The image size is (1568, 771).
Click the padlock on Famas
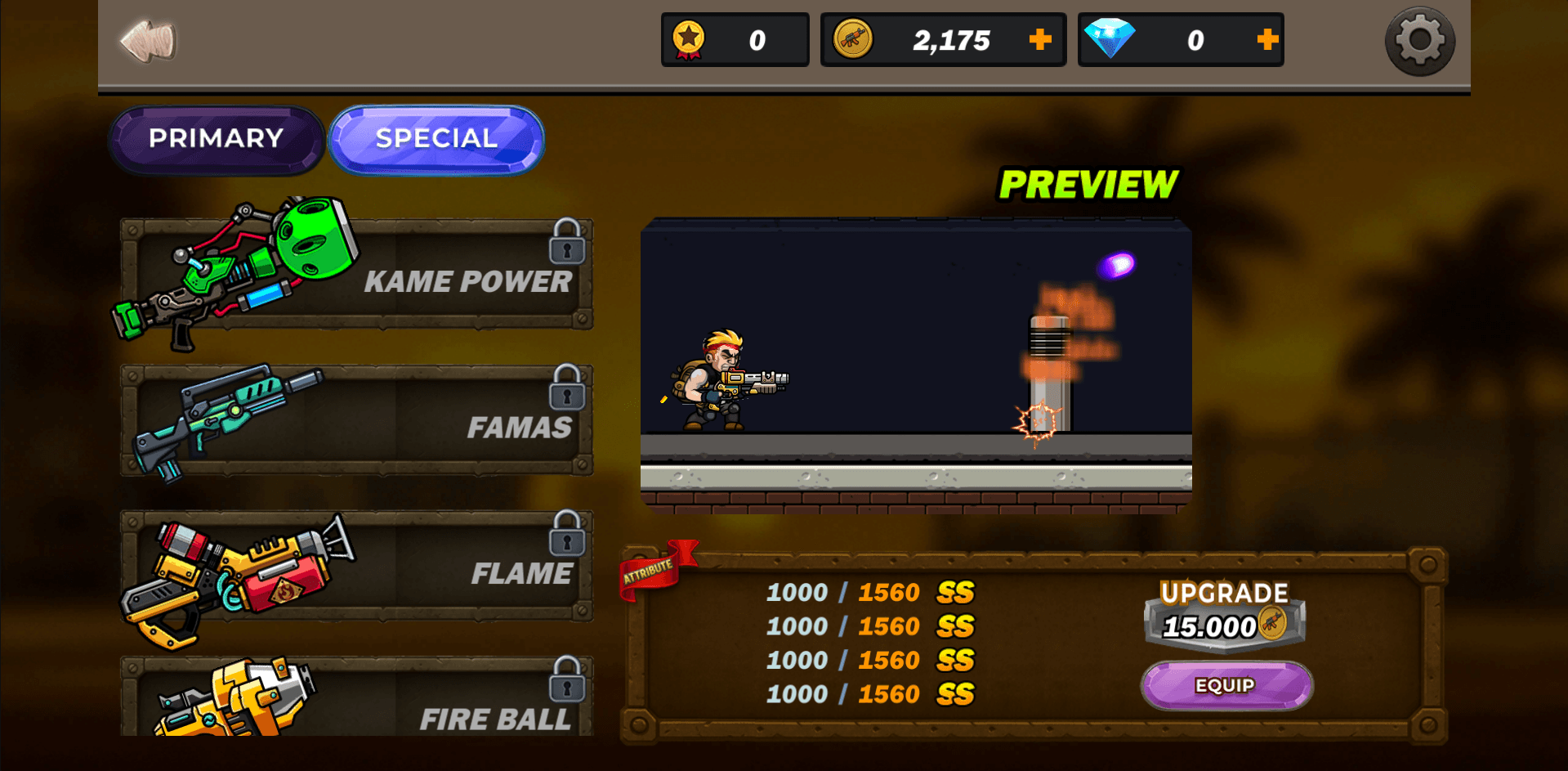[565, 396]
